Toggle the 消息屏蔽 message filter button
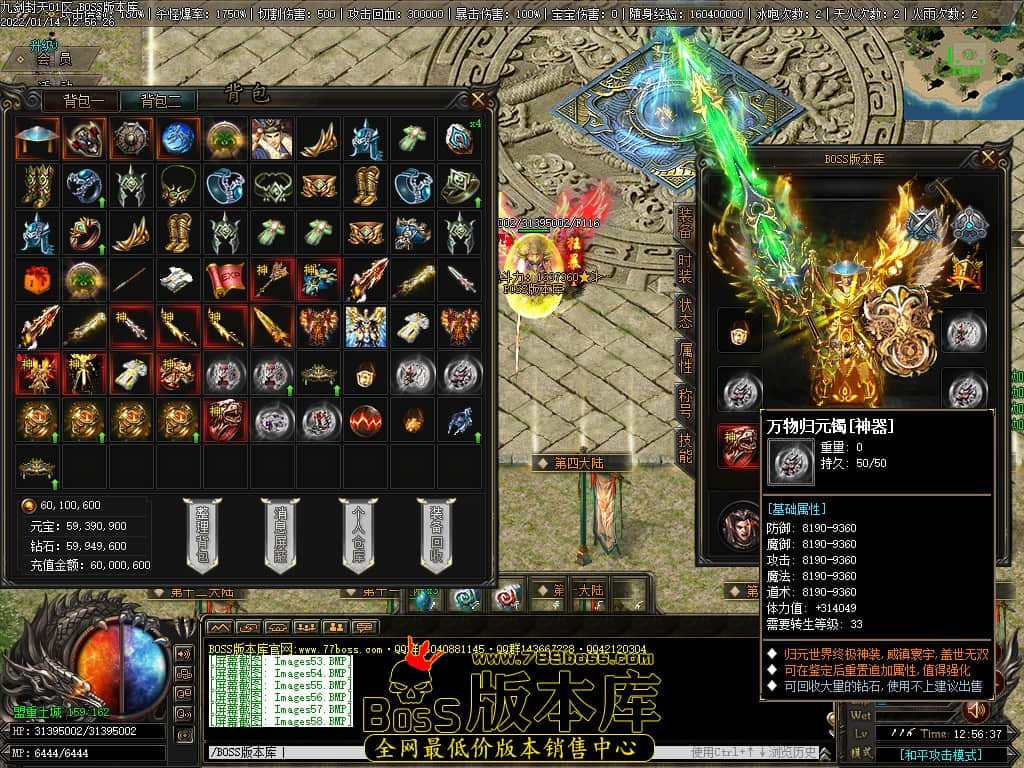The width and height of the screenshot is (1024, 768). coord(279,536)
